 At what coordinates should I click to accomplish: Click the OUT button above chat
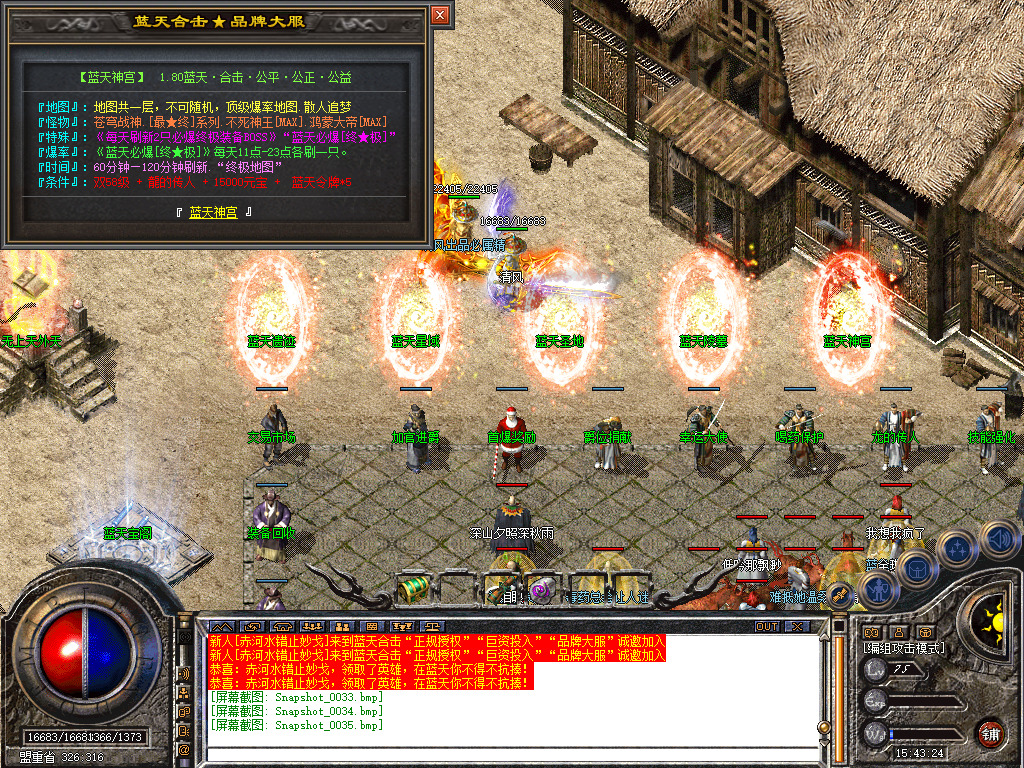767,627
